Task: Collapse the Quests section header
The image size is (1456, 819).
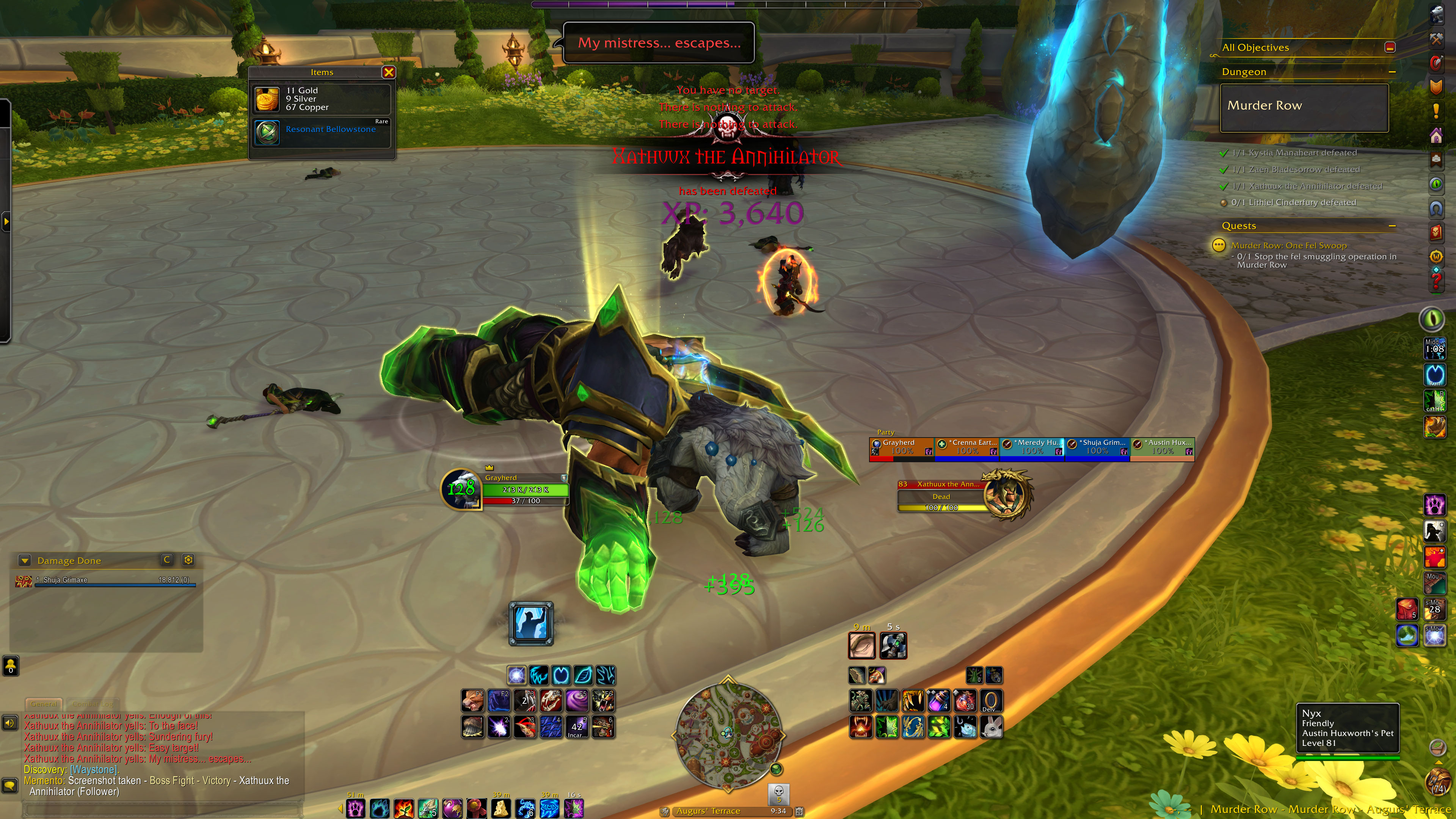Action: click(x=1392, y=226)
